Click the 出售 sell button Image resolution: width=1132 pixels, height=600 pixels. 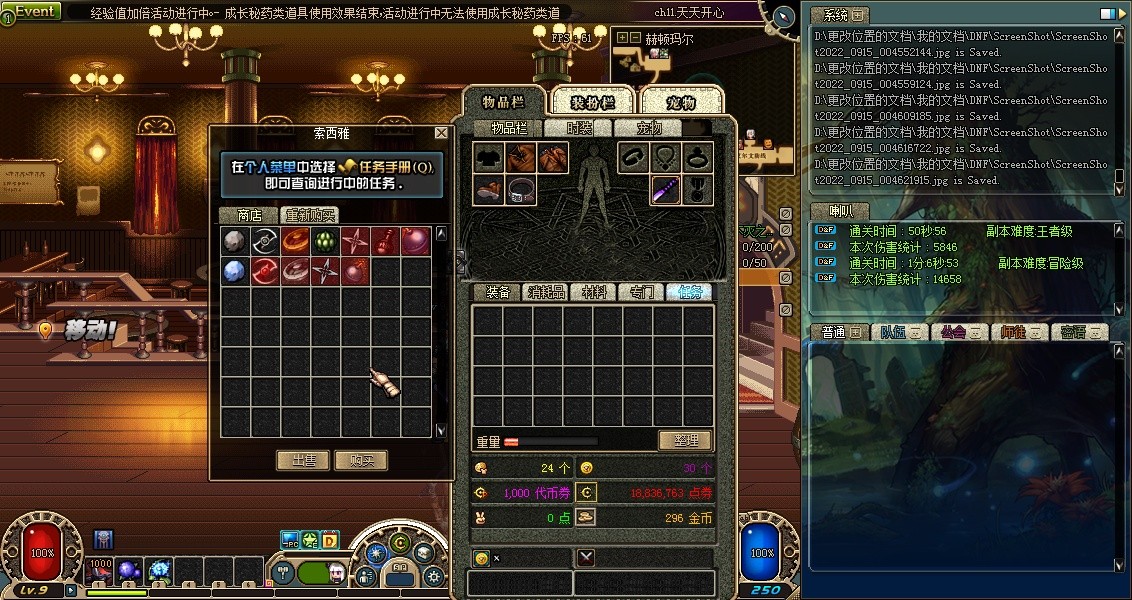pyautogui.click(x=303, y=460)
